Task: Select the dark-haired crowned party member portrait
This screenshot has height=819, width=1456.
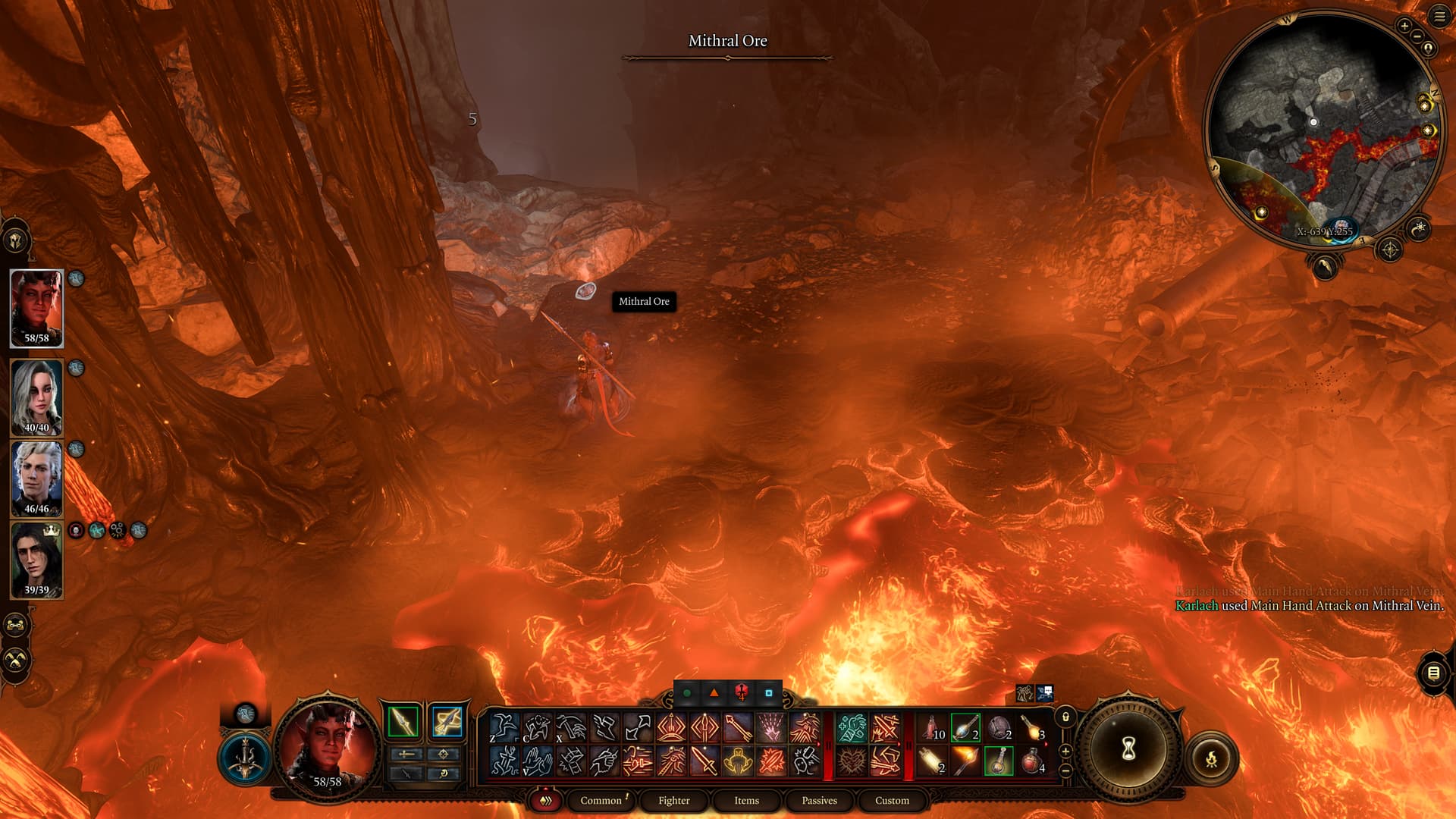Action: 36,560
